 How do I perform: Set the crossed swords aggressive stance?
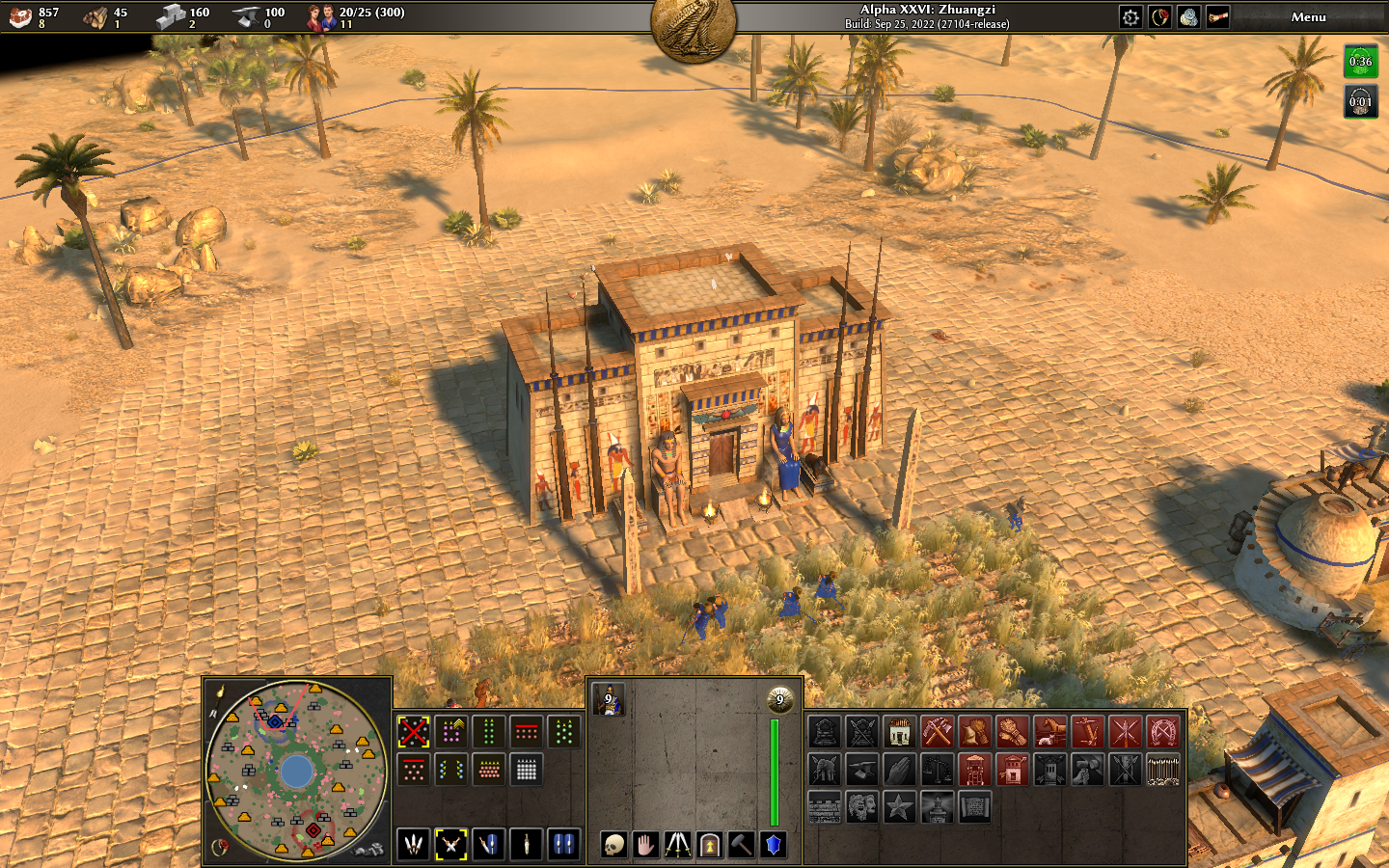point(450,845)
